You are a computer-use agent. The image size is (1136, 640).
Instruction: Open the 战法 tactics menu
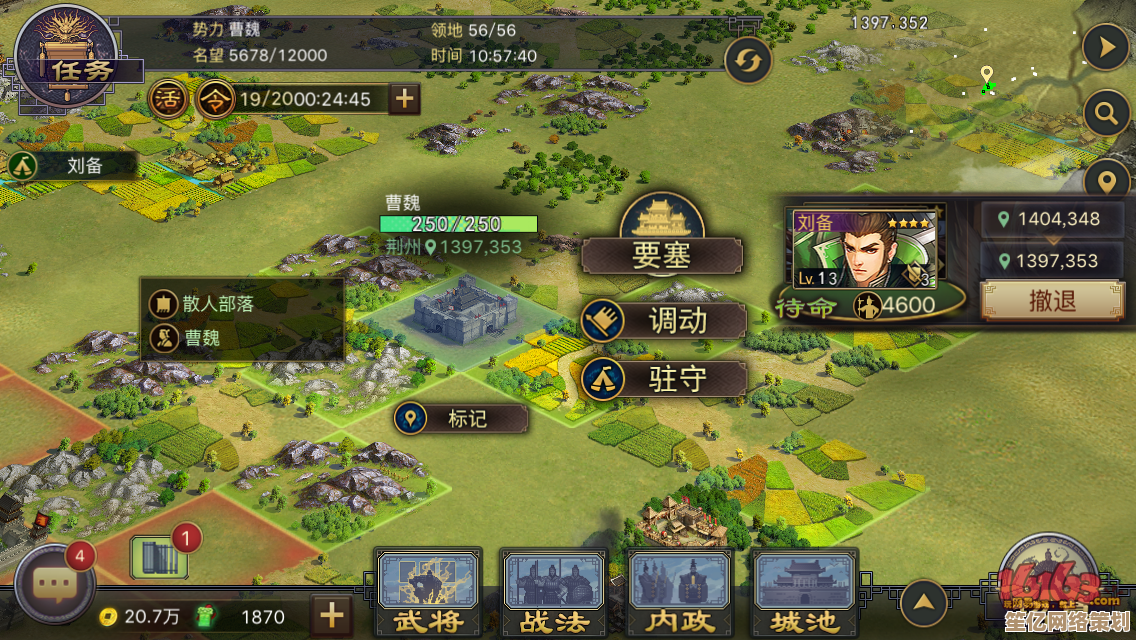click(x=554, y=594)
